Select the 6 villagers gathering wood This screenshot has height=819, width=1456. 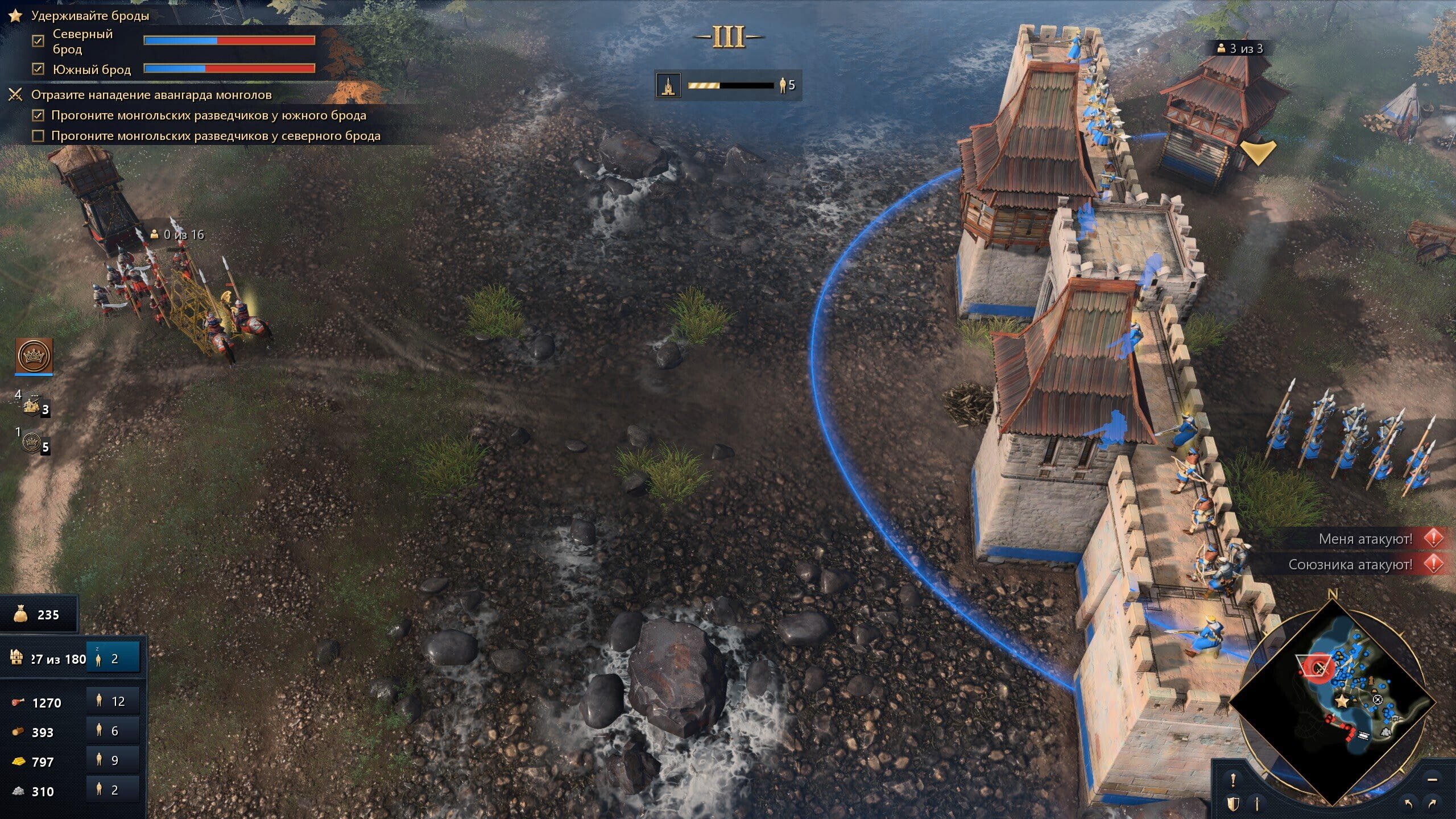[113, 731]
